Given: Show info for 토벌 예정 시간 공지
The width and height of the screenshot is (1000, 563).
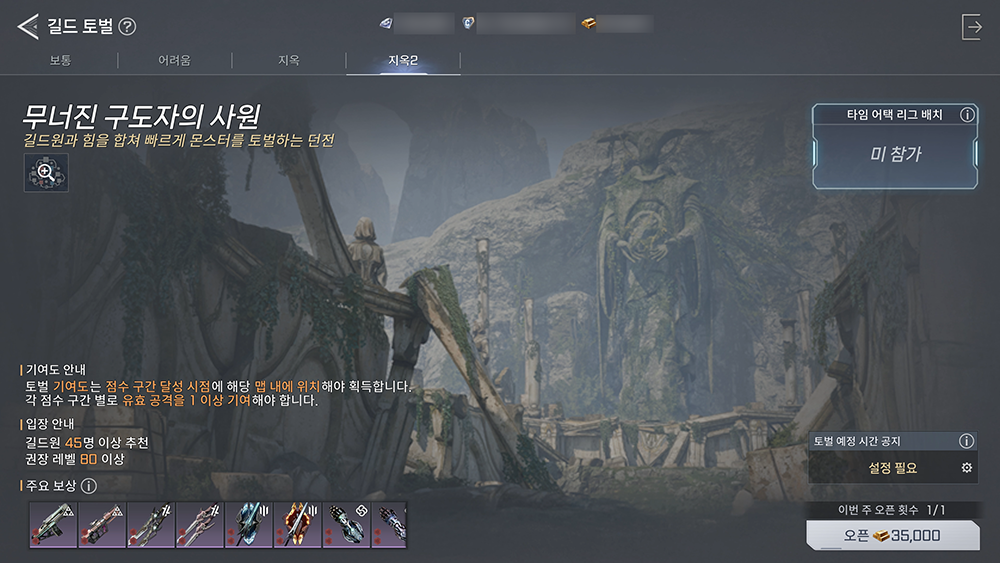Looking at the screenshot, I should point(966,441).
